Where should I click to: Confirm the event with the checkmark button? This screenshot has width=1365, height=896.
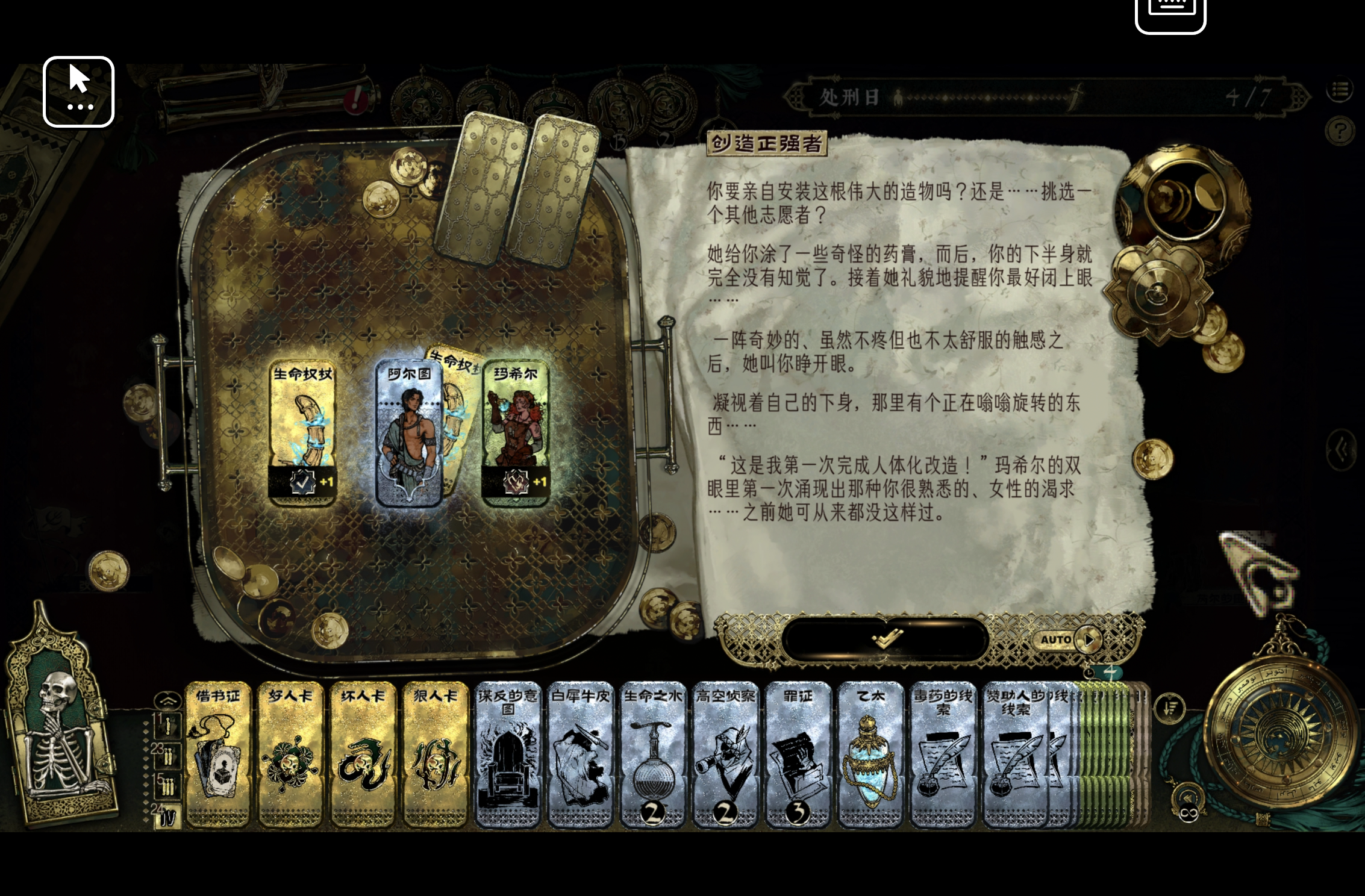tap(886, 639)
